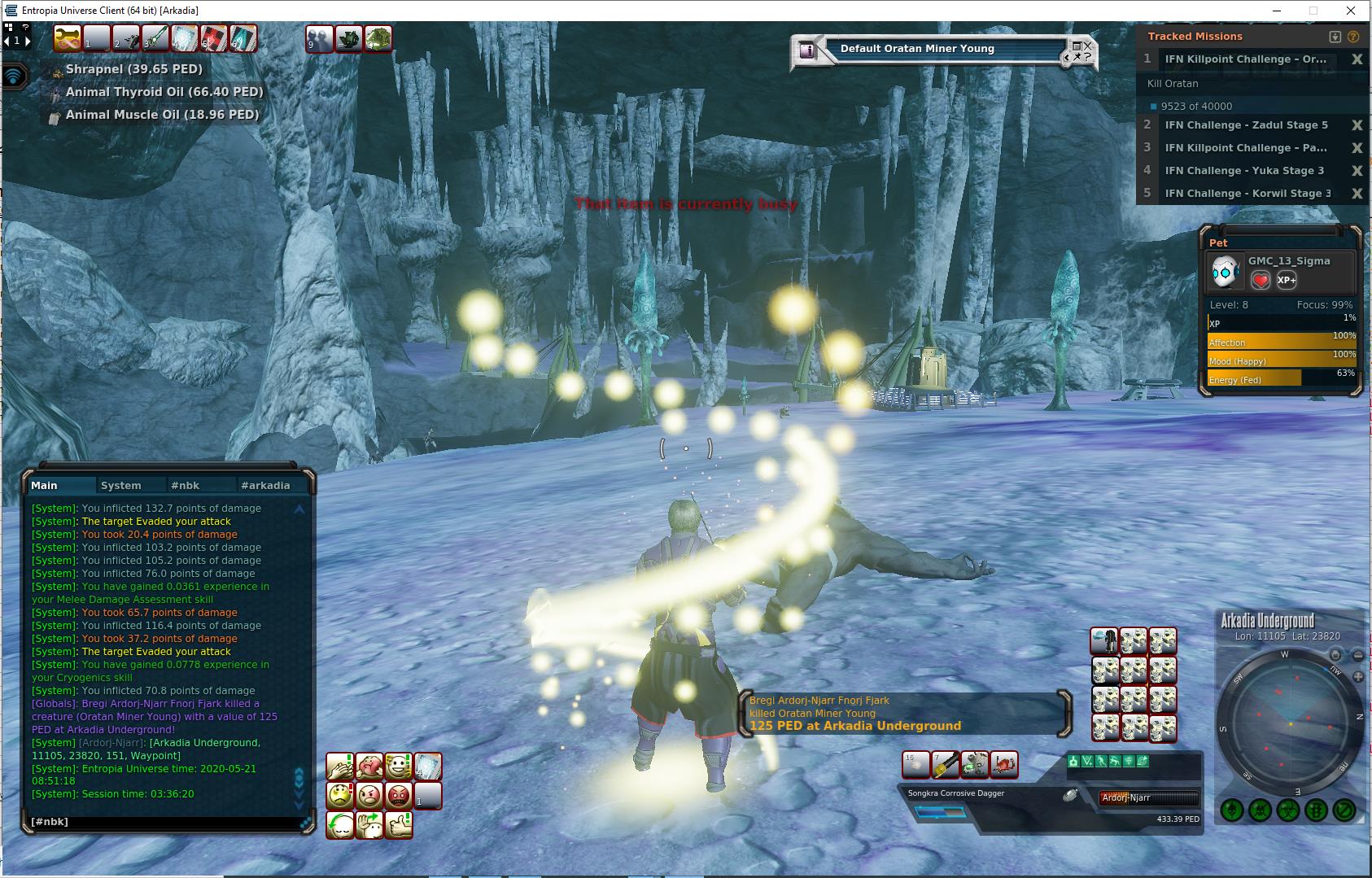Use the angry red face emote

click(x=398, y=795)
